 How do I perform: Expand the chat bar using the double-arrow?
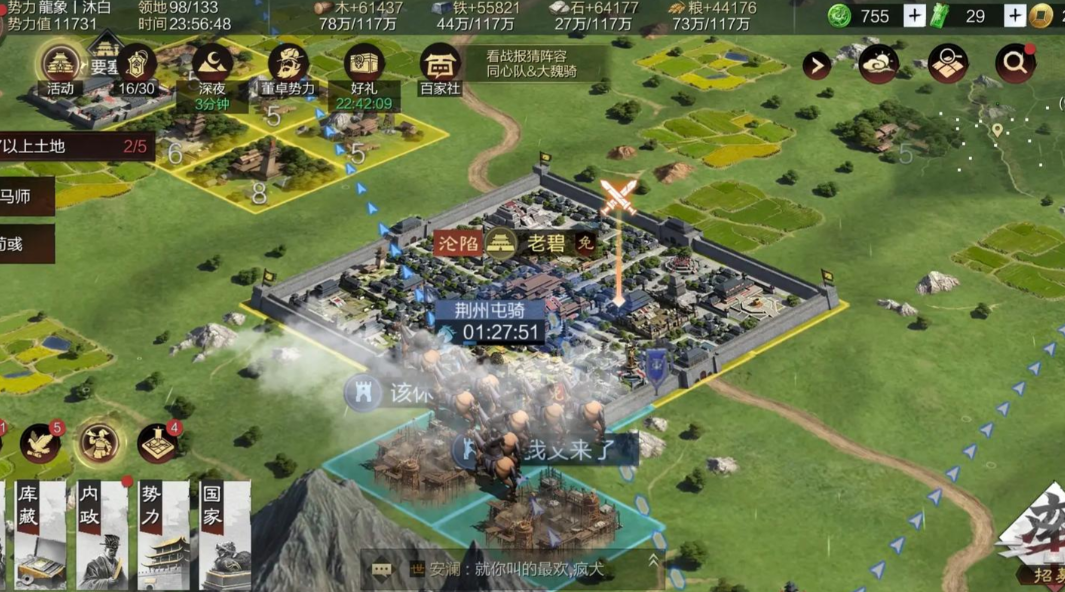pos(655,561)
